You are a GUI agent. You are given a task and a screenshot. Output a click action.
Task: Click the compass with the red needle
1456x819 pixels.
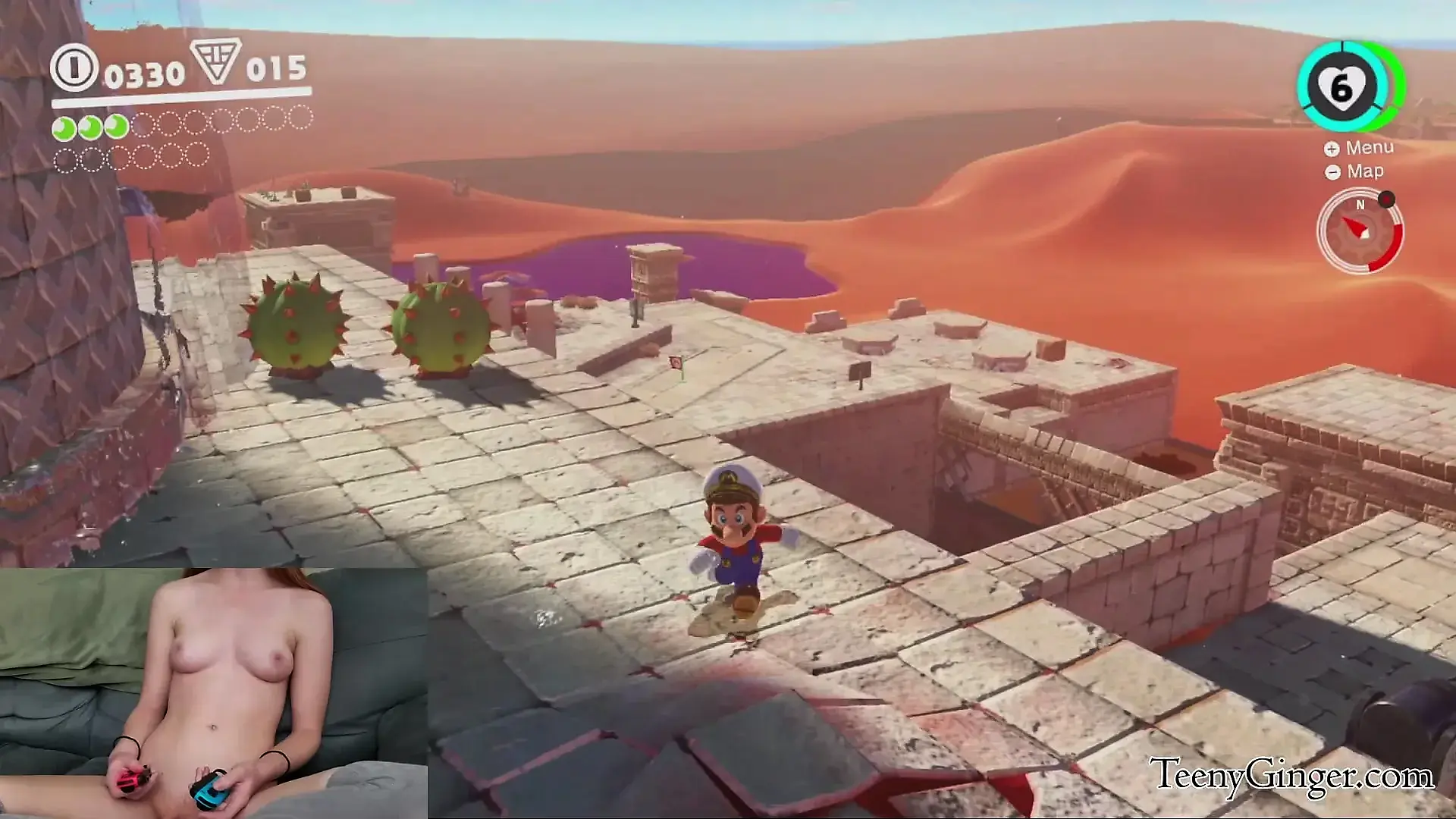(1360, 231)
